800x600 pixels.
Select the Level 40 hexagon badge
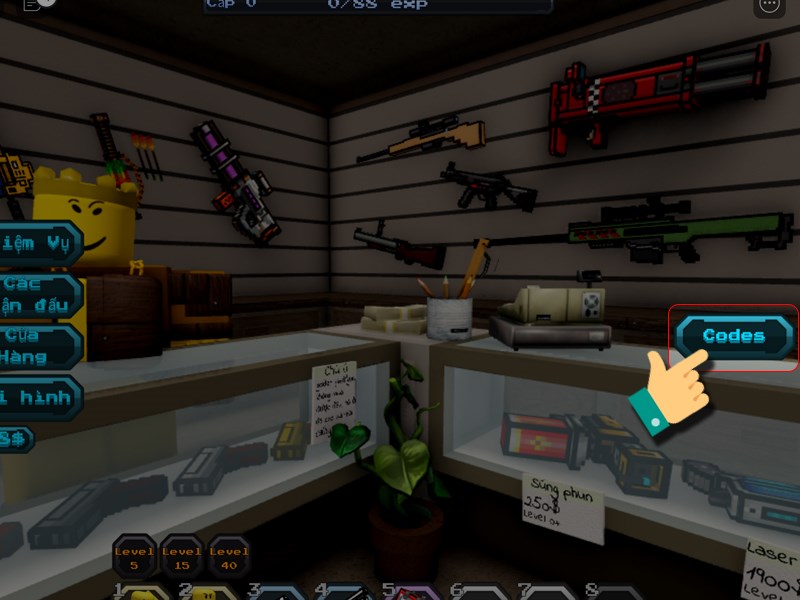coord(229,556)
